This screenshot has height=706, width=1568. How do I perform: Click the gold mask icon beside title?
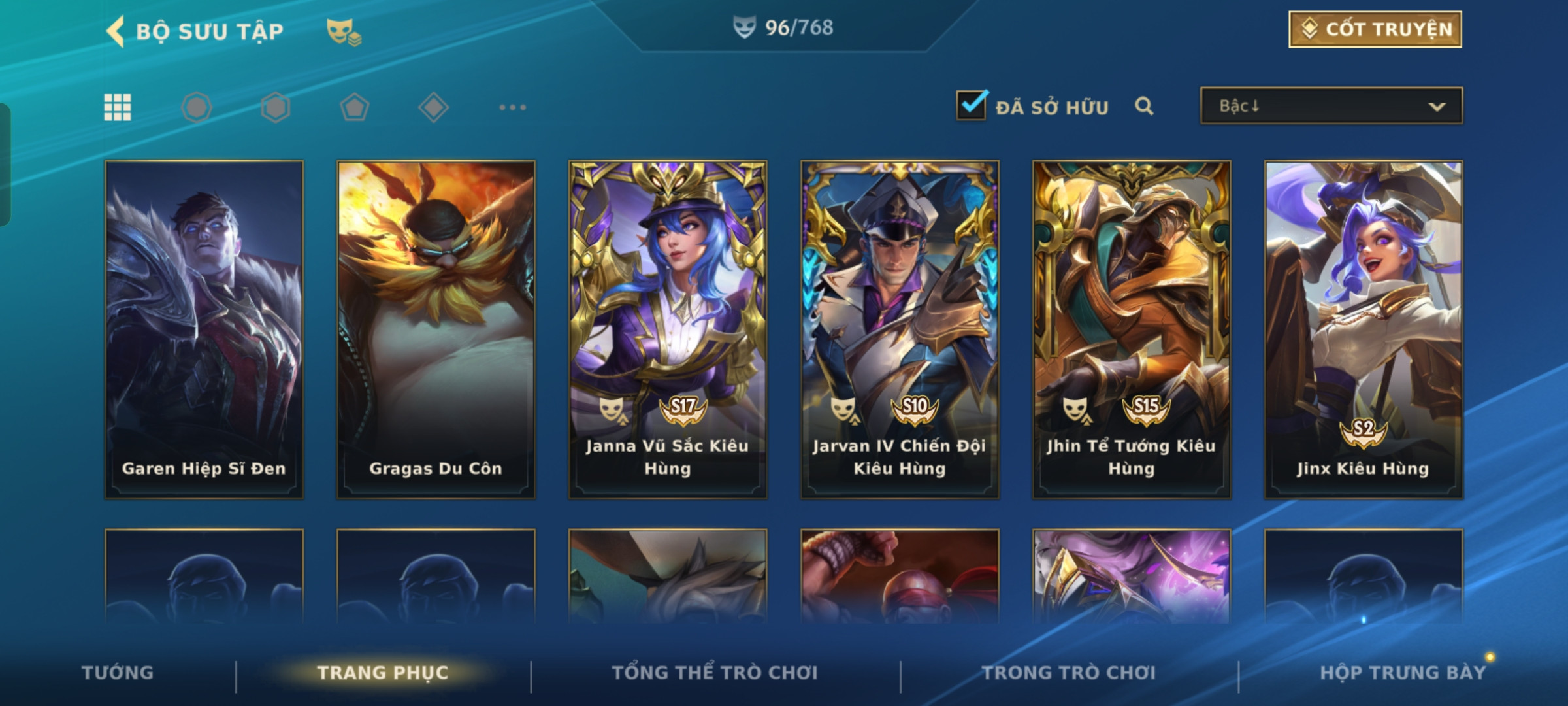click(344, 31)
